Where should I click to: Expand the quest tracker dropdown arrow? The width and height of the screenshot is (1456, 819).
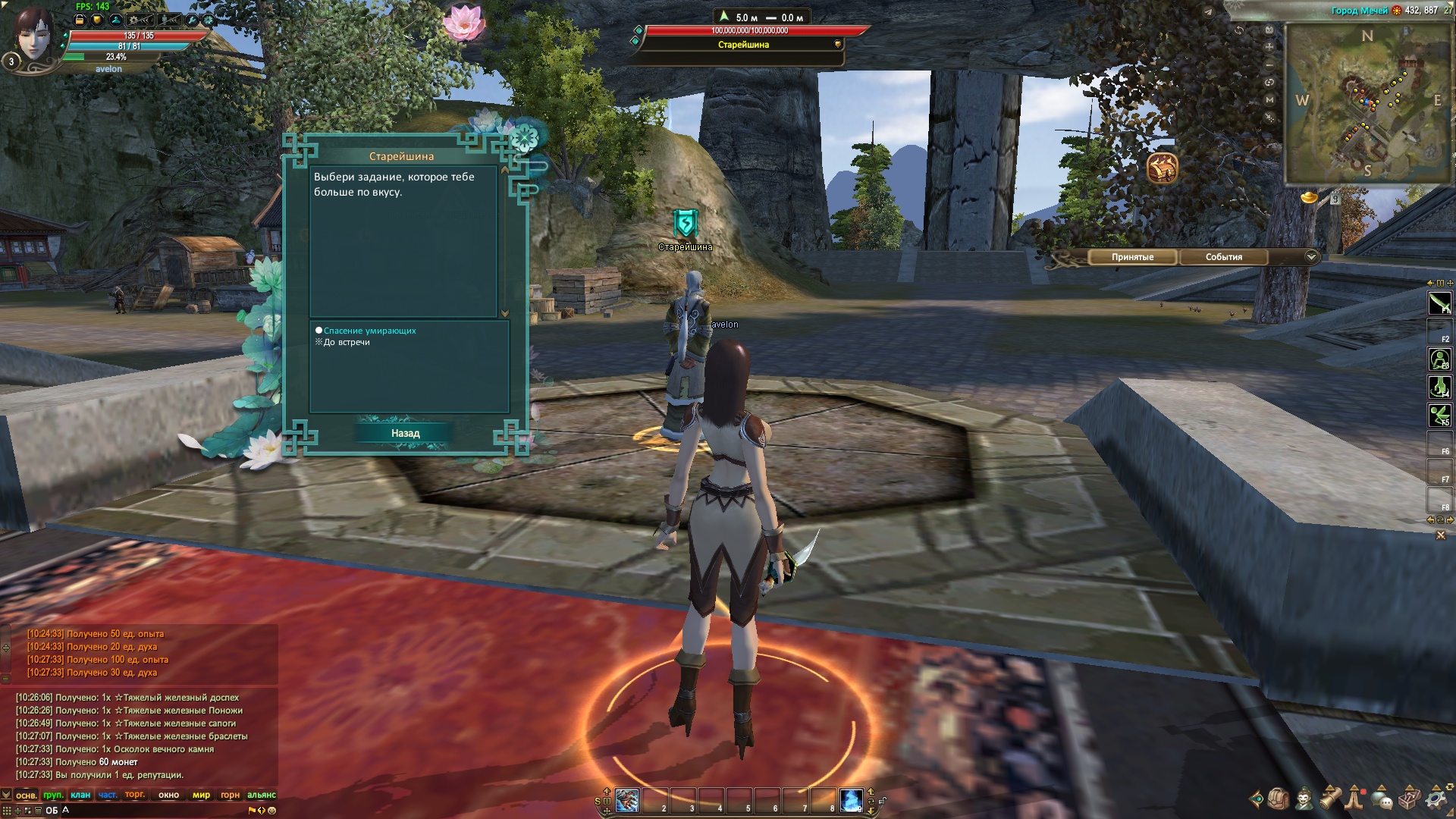click(x=1311, y=257)
